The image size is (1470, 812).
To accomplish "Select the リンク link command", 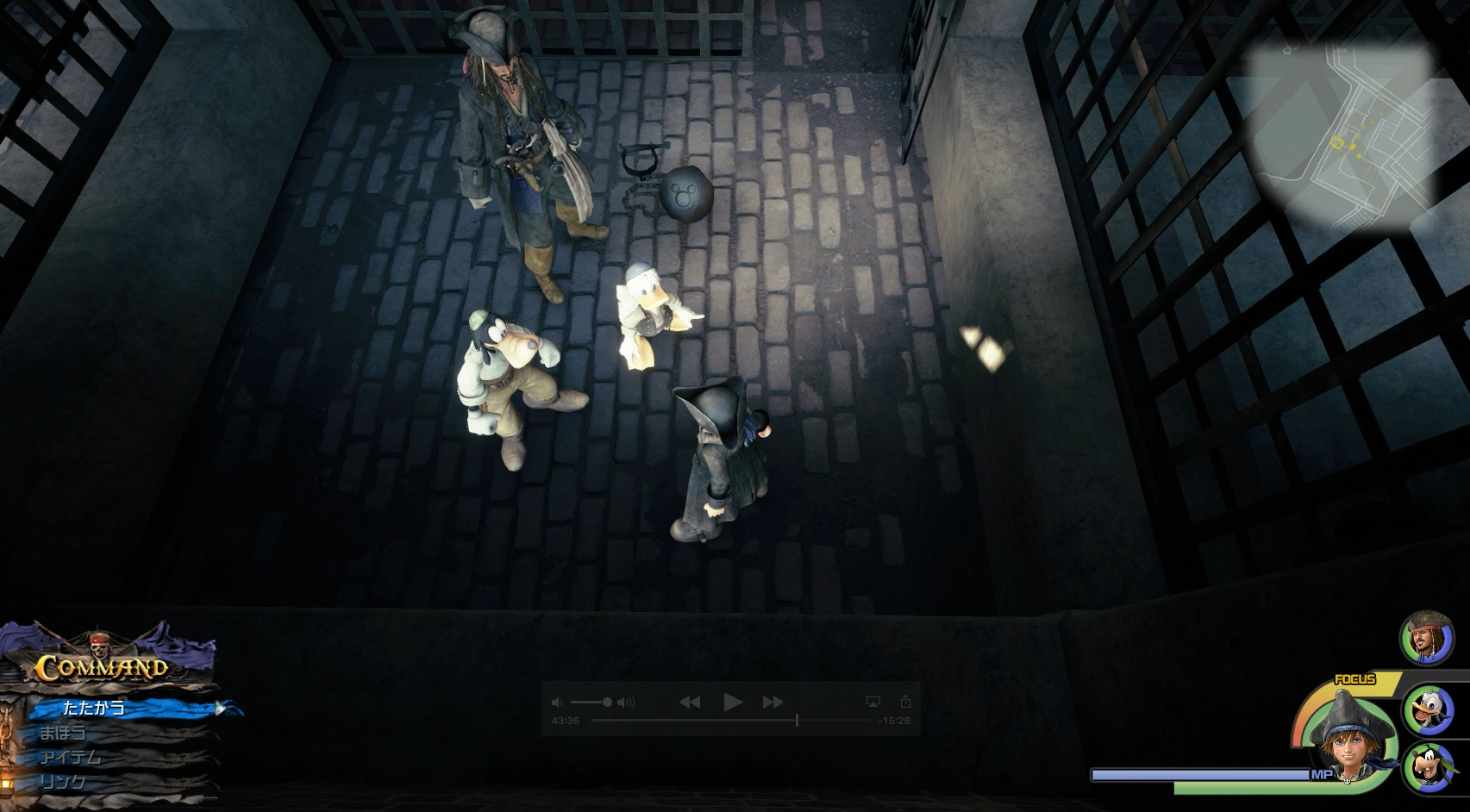I will click(64, 782).
